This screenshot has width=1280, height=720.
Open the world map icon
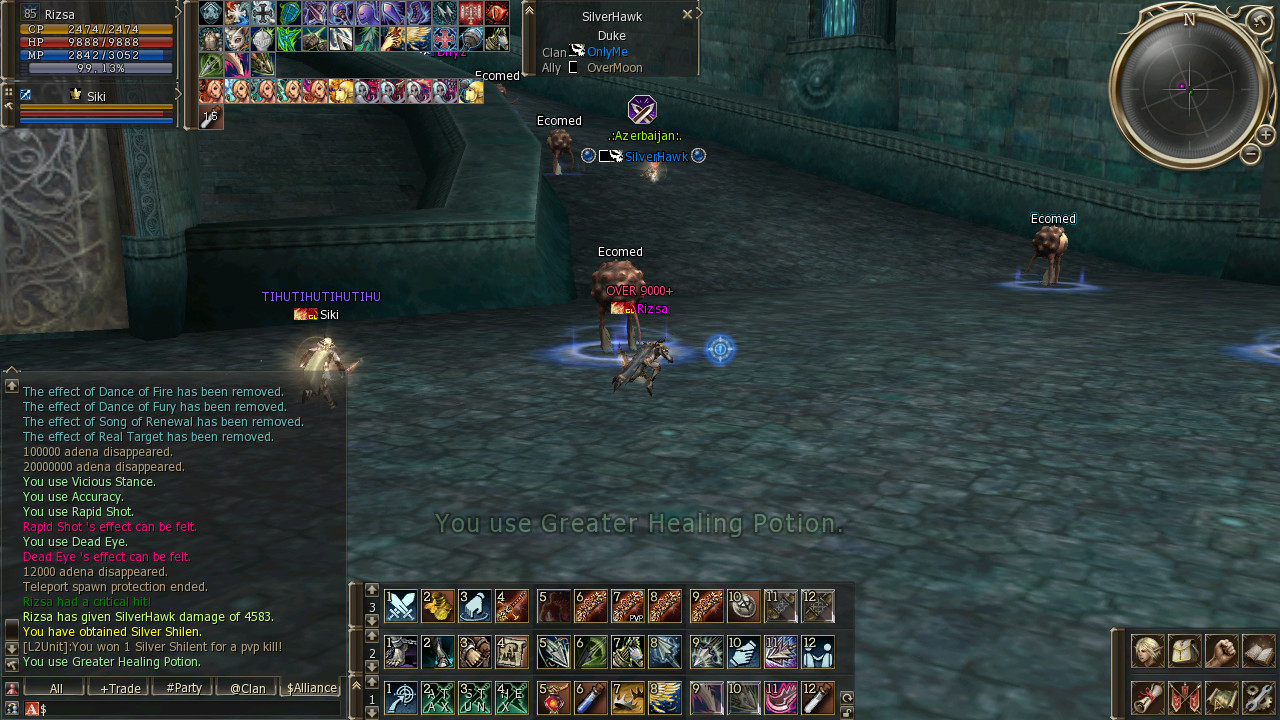[1221, 697]
